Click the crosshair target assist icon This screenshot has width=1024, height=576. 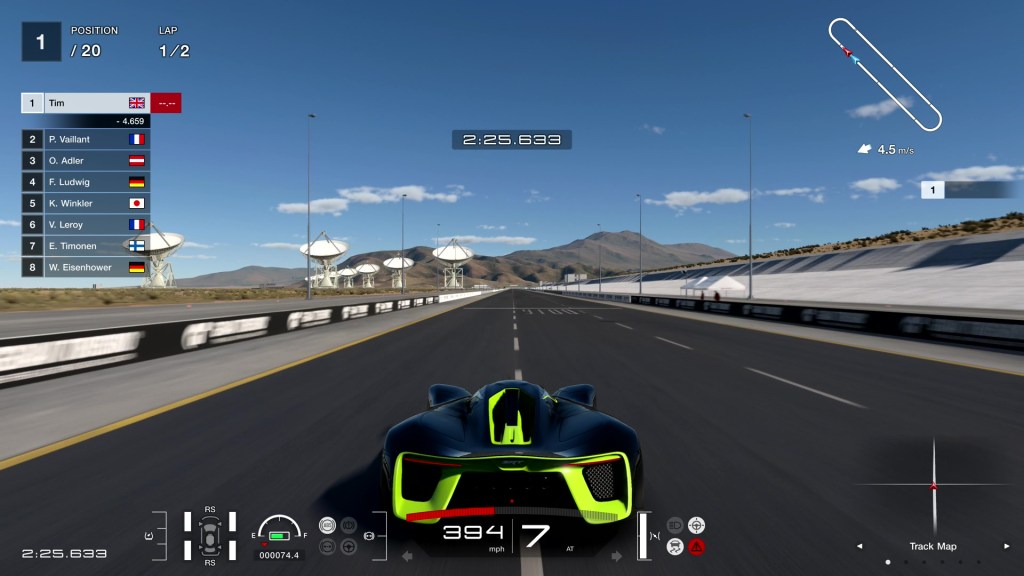pos(696,525)
